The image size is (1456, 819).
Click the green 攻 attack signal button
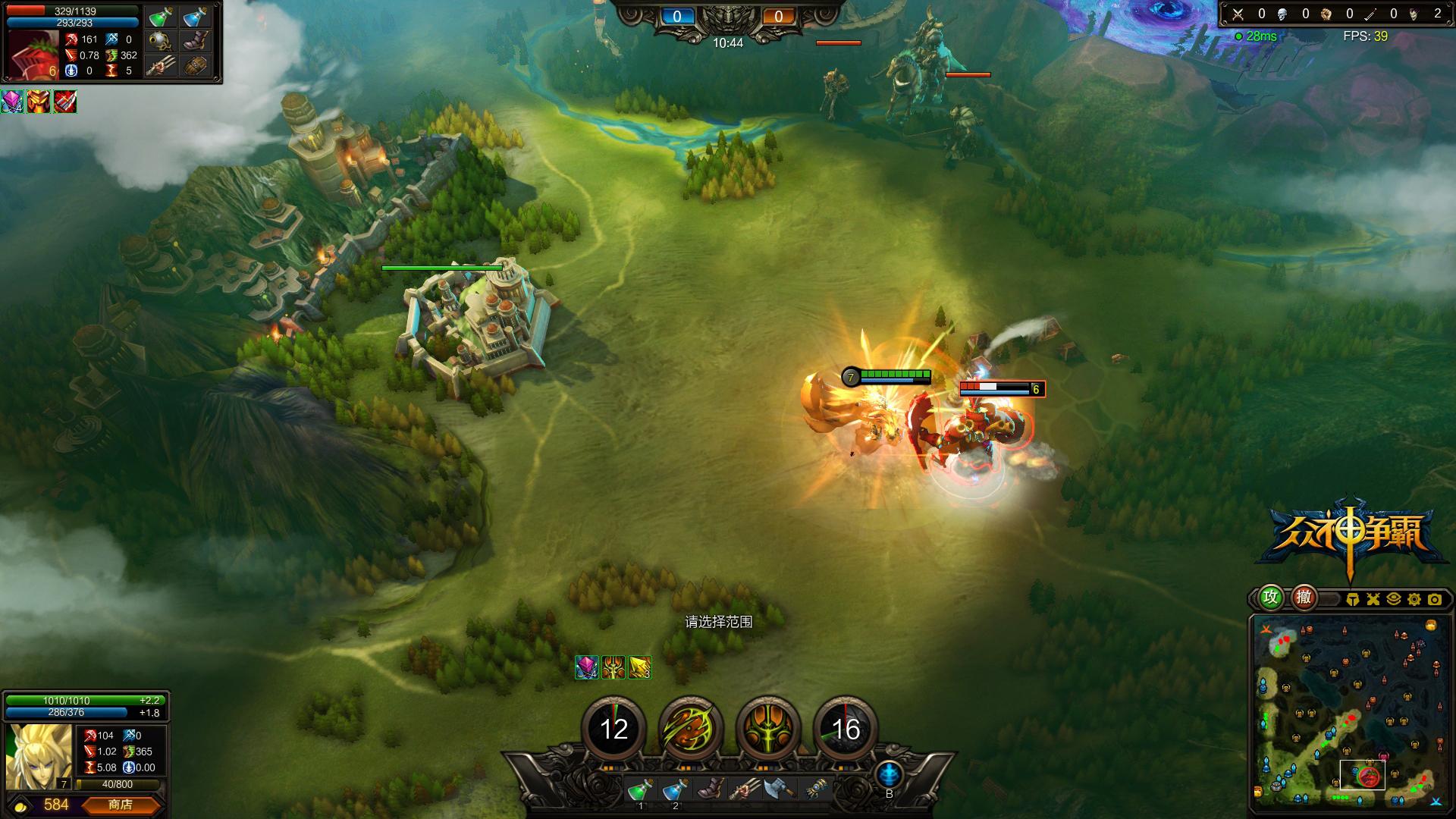(x=1271, y=598)
